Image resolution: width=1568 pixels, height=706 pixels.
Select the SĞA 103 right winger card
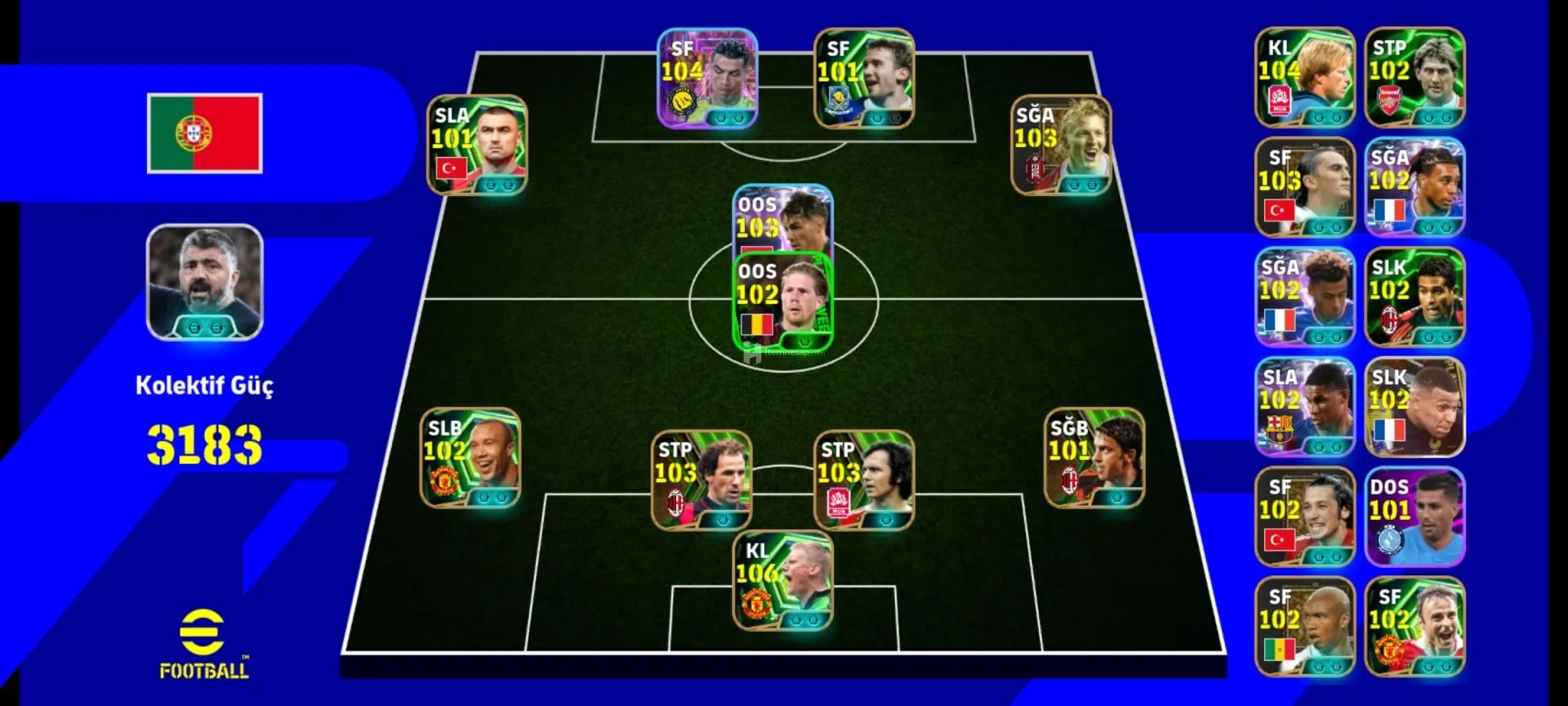pos(1061,146)
